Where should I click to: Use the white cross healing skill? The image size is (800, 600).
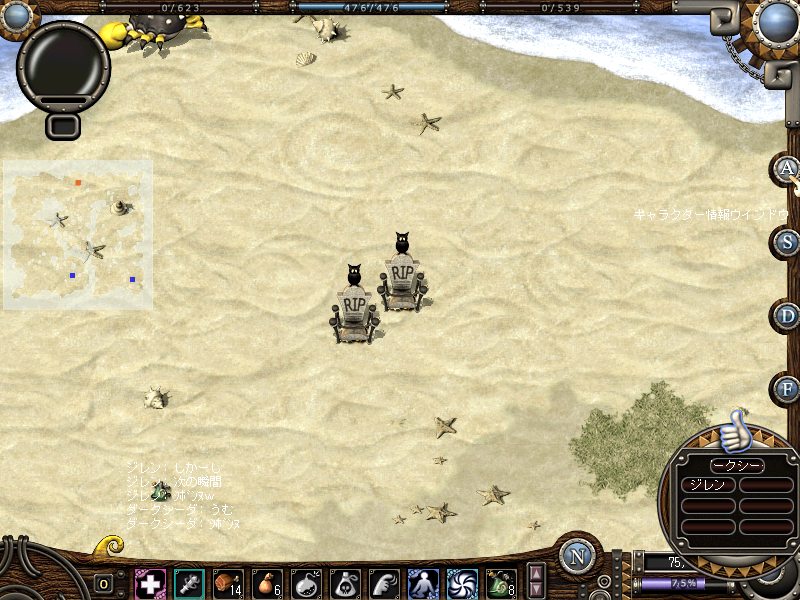(150, 583)
